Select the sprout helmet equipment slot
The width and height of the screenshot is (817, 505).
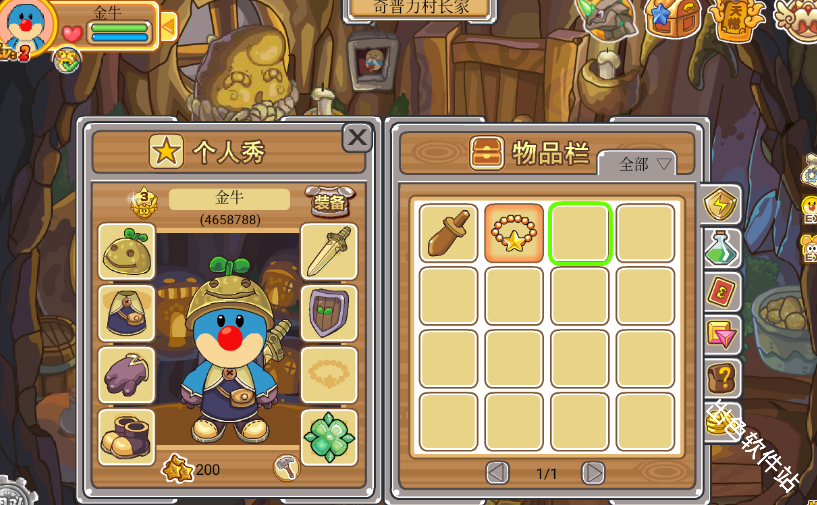(126, 252)
